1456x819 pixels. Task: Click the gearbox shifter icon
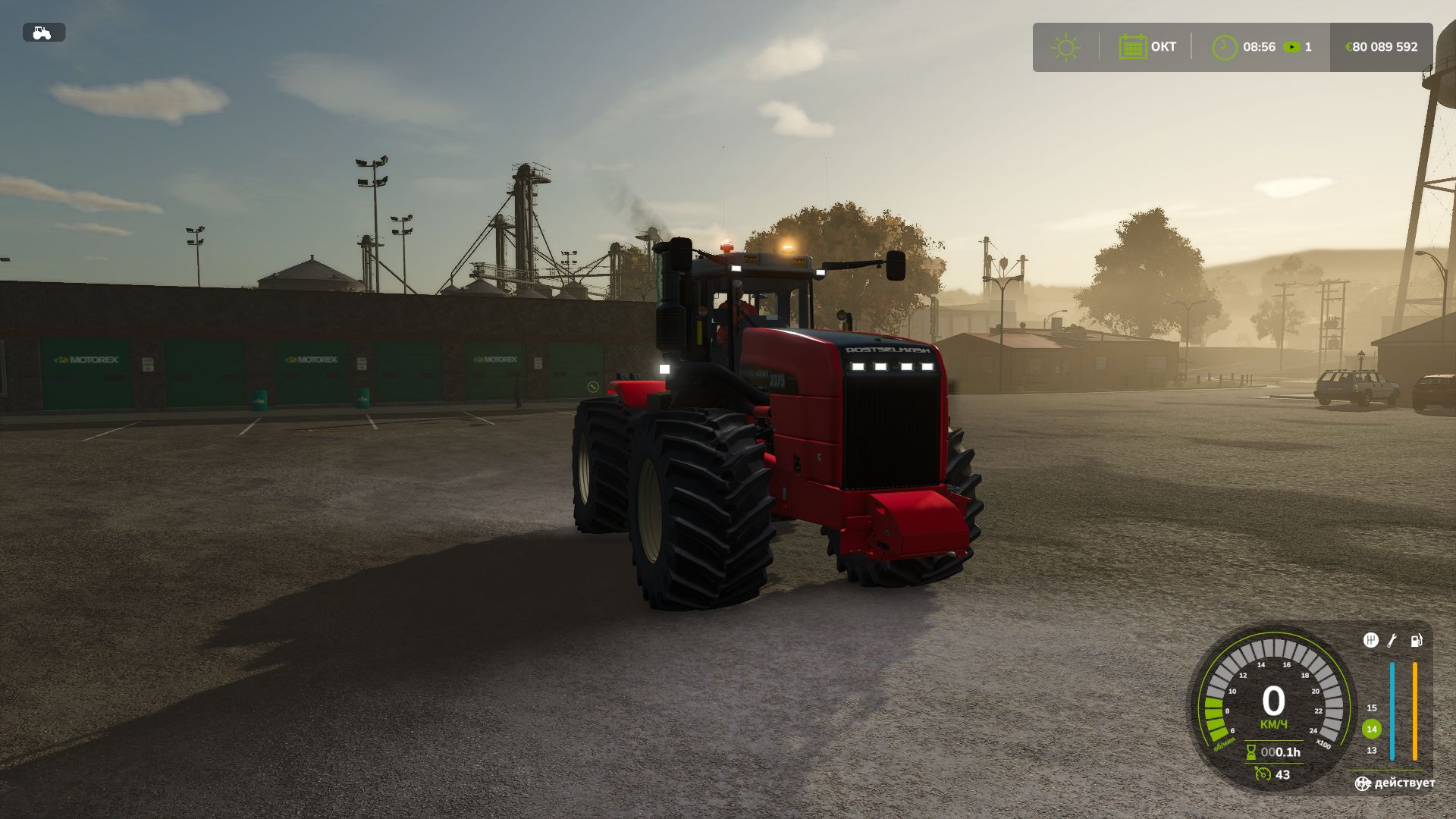point(1370,641)
